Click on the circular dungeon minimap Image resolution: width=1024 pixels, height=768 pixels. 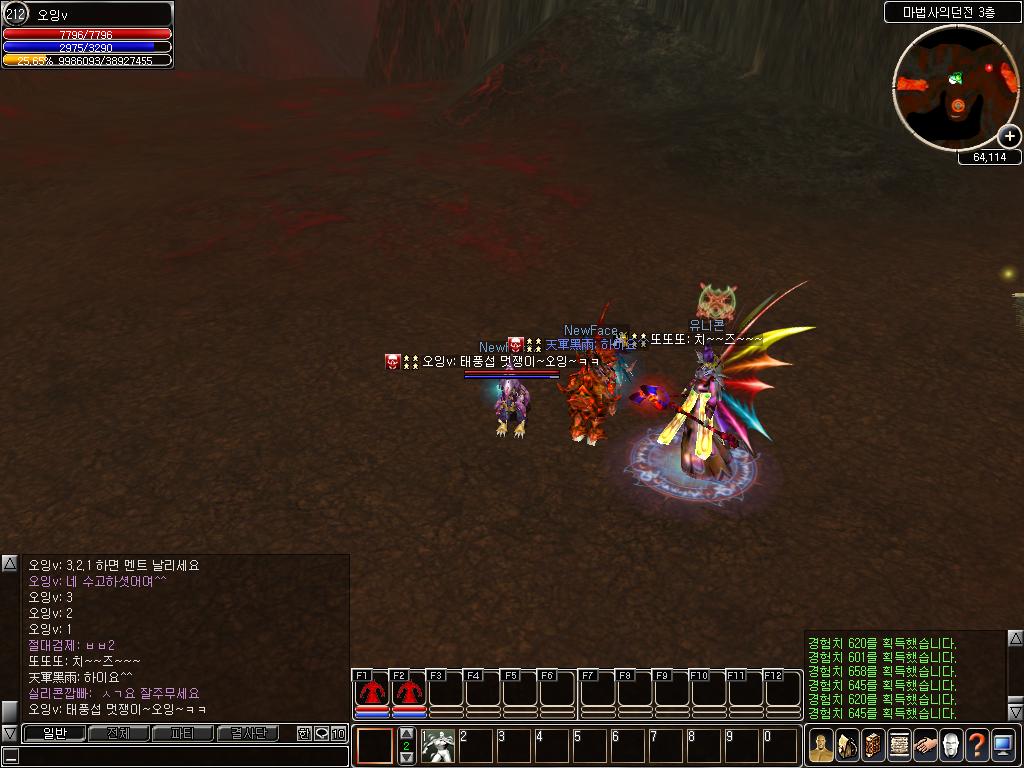pos(956,89)
